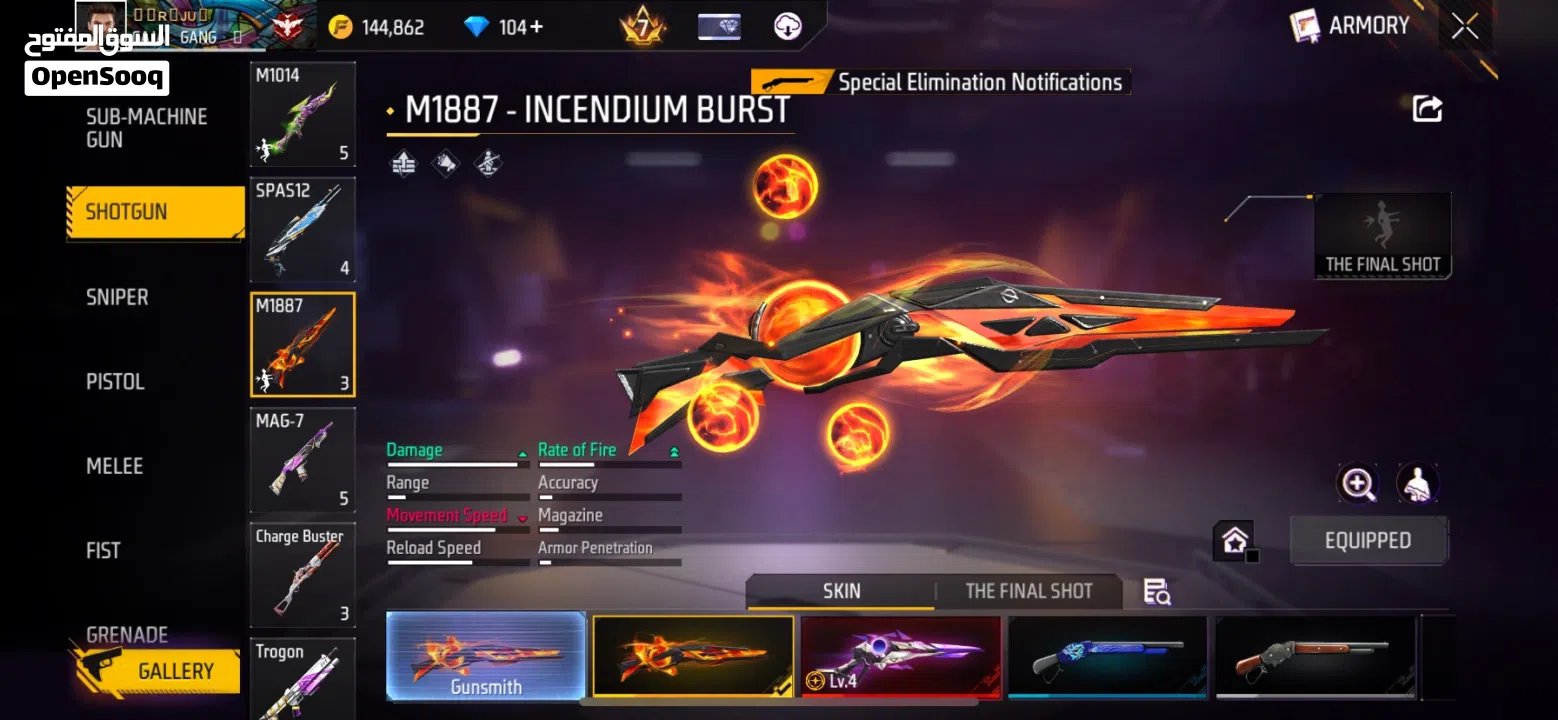The image size is (1558, 720).
Task: Open the download resources icon
Action: [x=789, y=26]
